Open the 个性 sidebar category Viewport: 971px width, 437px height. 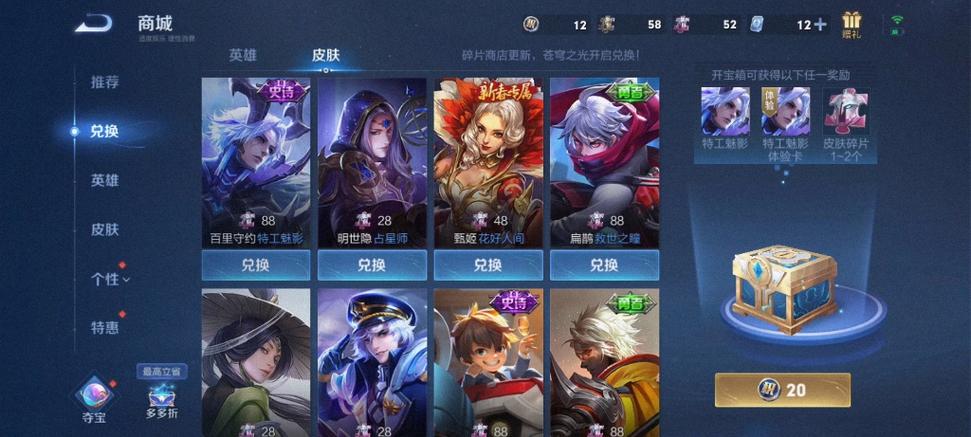coord(109,279)
